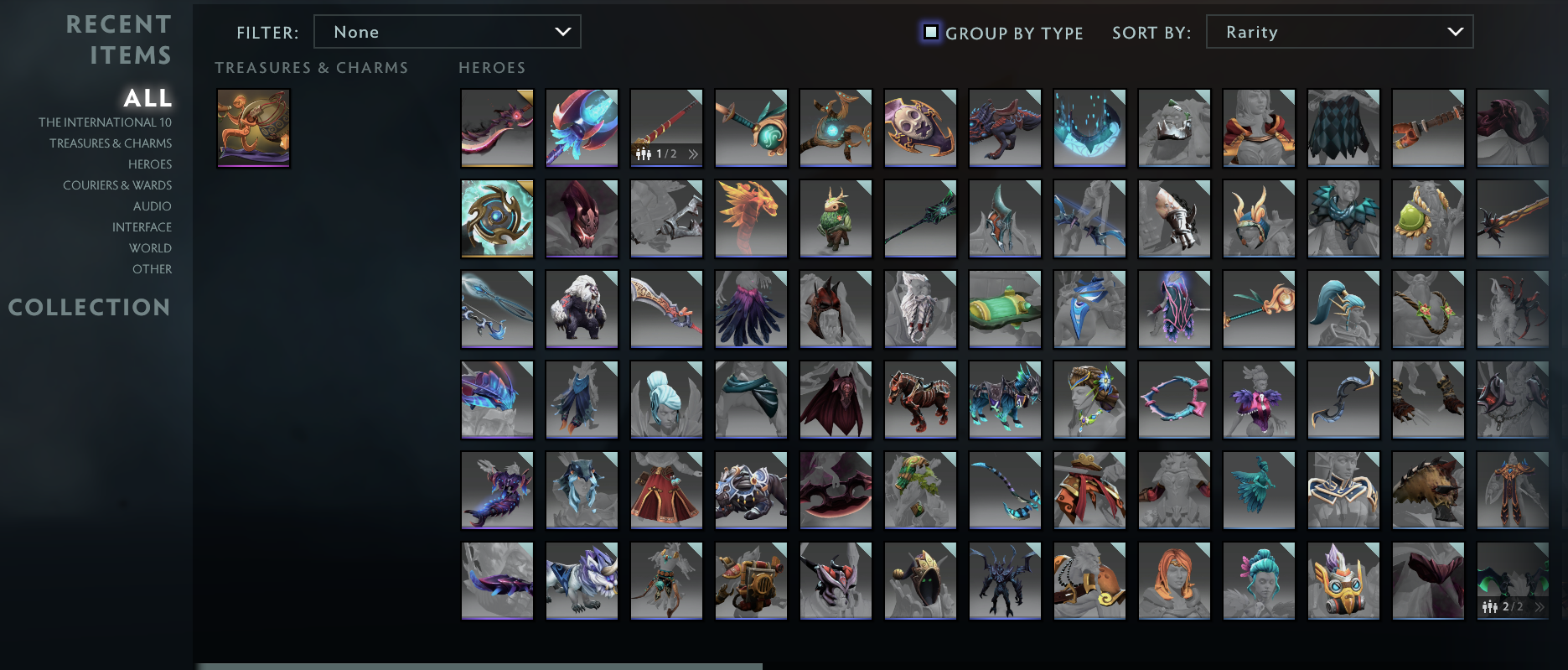
Task: Enable the GROUP BY TYPE checkbox
Action: 930,32
